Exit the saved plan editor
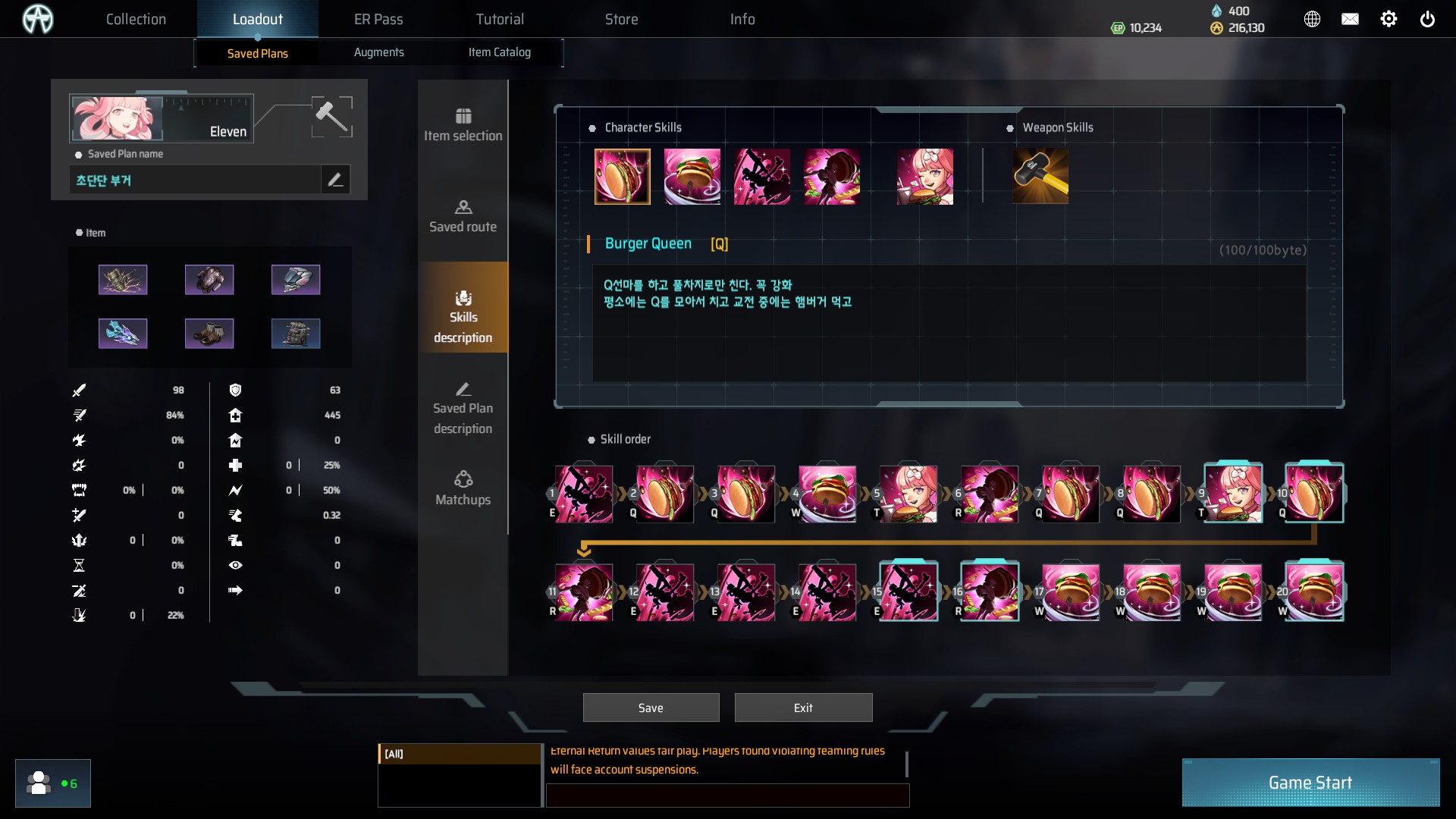 [803, 708]
